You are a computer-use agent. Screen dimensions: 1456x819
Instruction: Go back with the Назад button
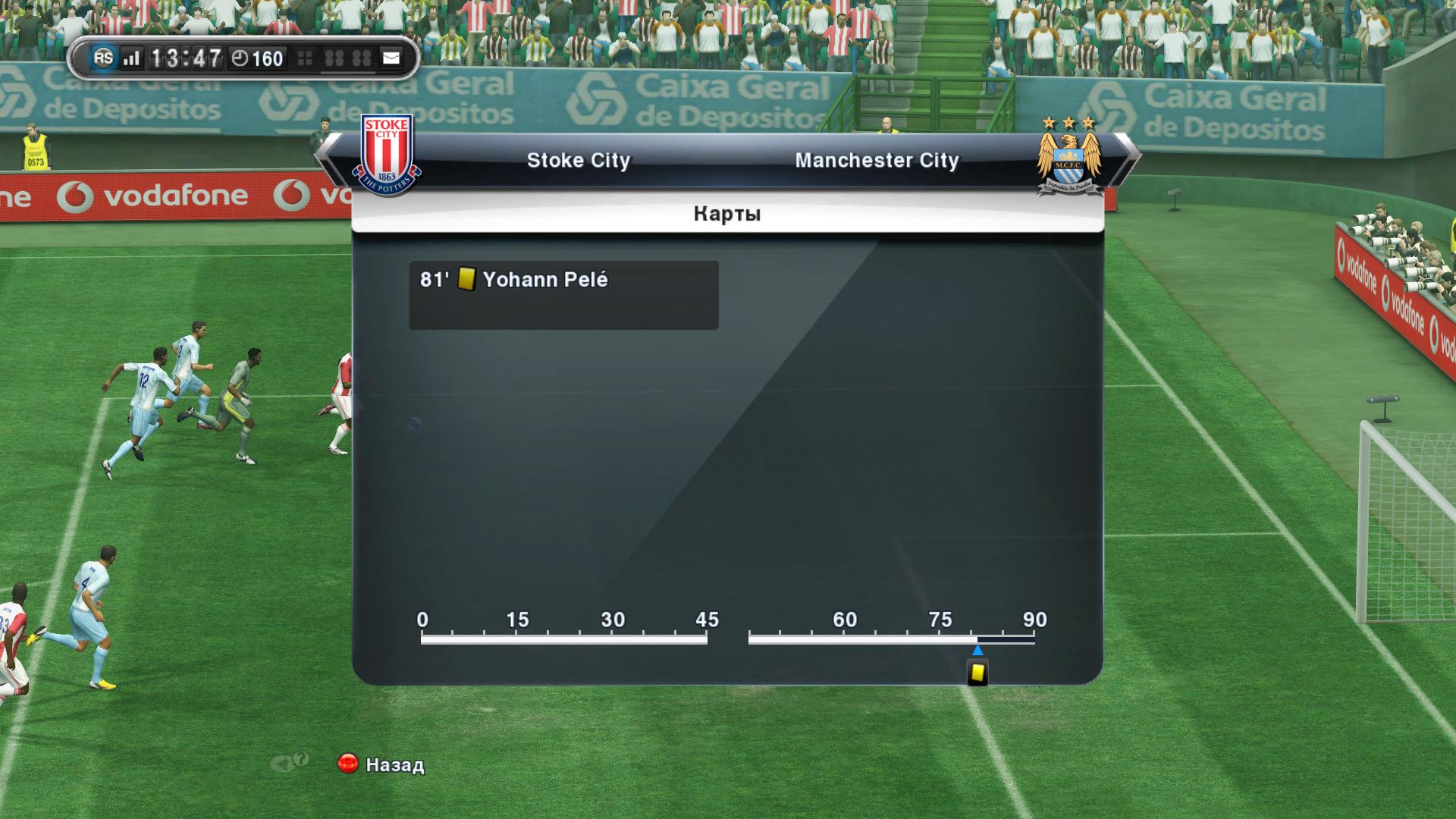point(381,764)
